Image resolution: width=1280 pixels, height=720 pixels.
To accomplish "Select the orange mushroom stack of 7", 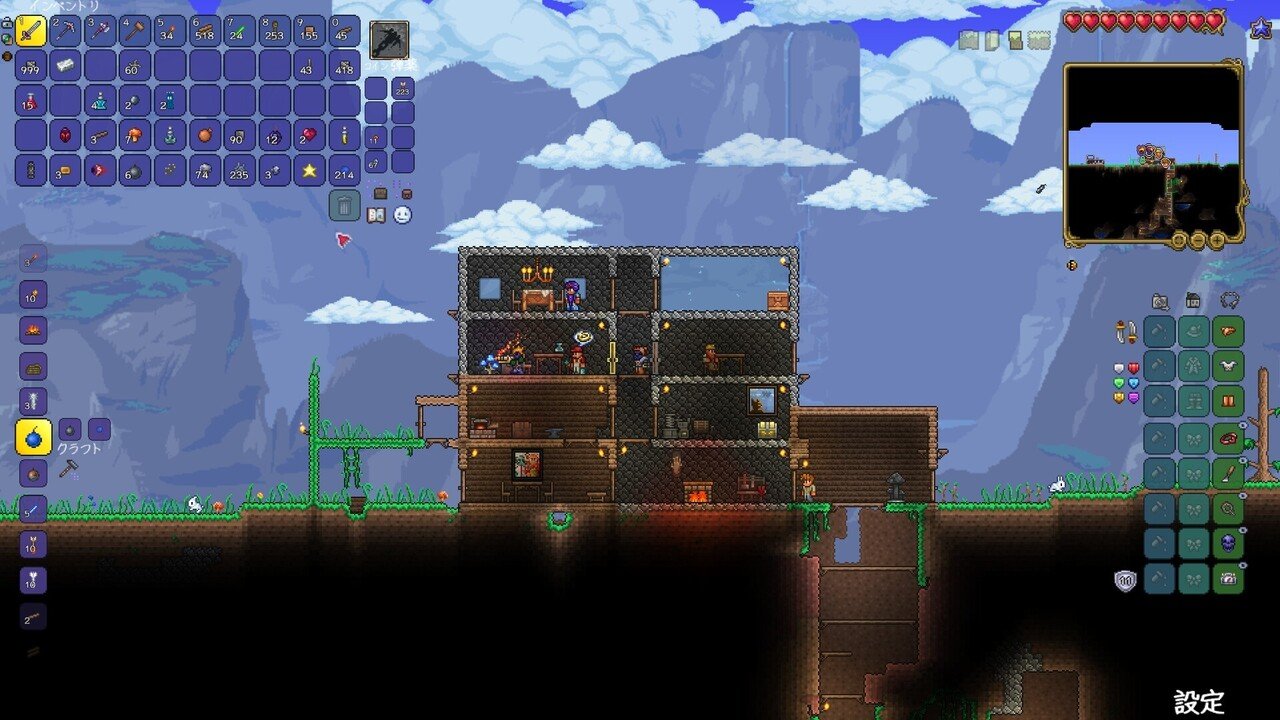I will [135, 135].
